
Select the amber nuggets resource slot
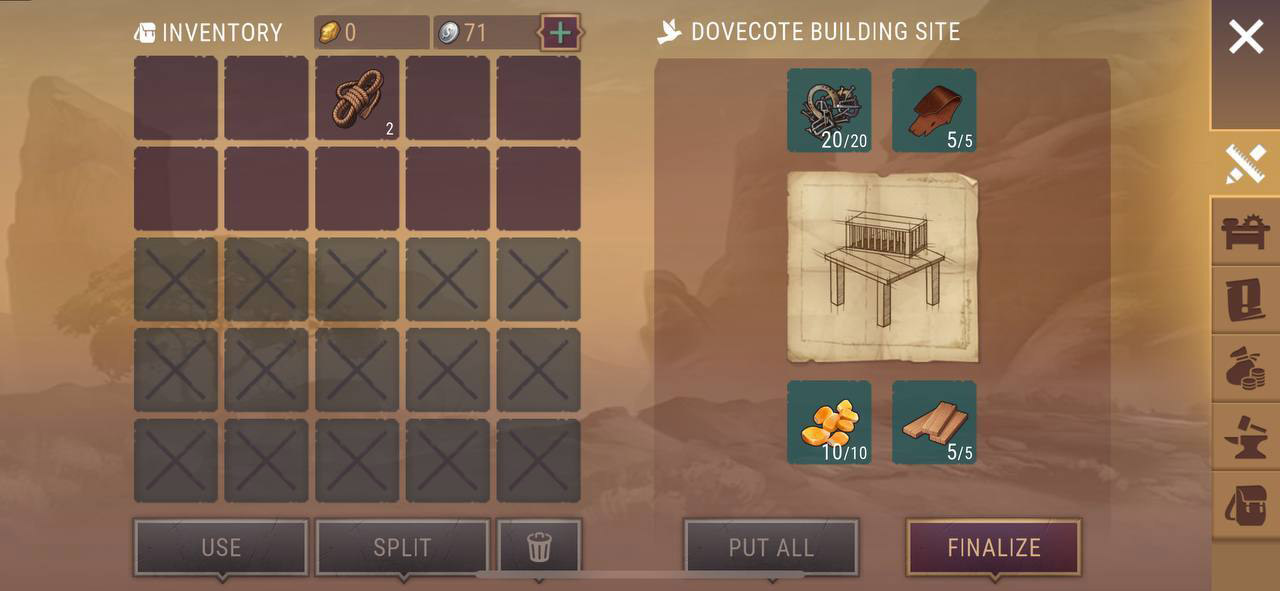point(829,422)
